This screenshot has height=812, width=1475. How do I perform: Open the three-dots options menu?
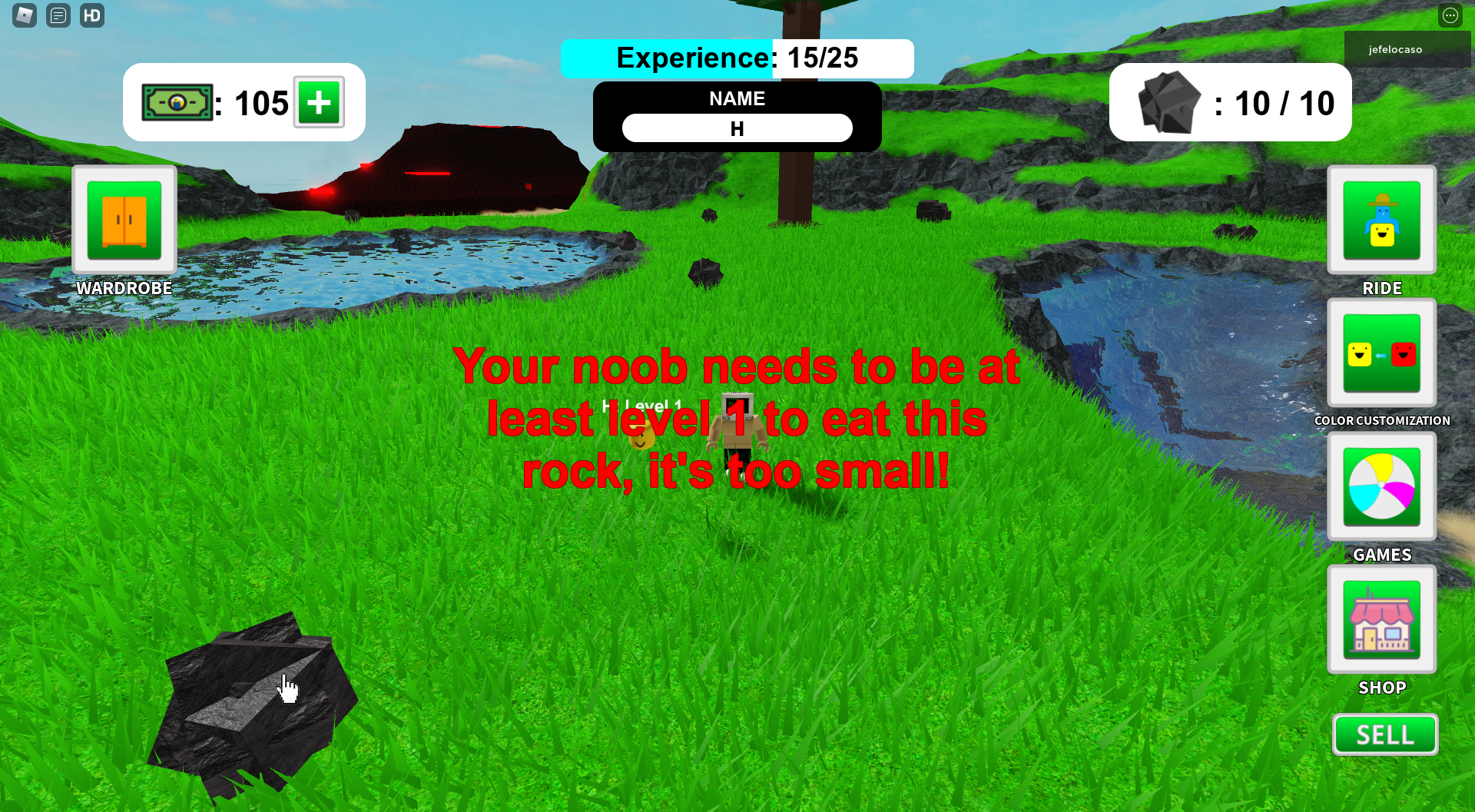(x=1450, y=15)
